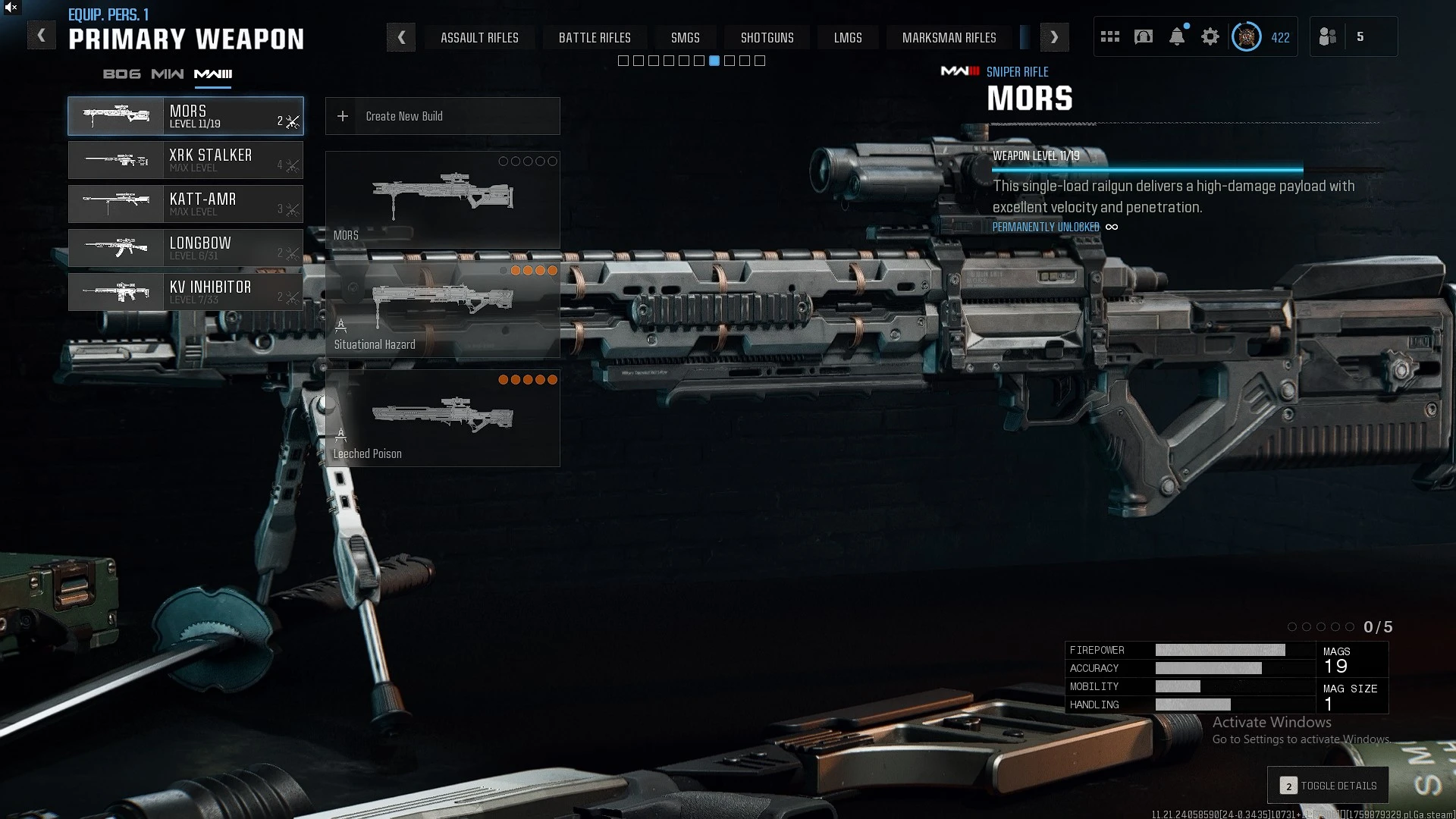
Task: Select the SMGs weapon category
Action: coord(685,37)
